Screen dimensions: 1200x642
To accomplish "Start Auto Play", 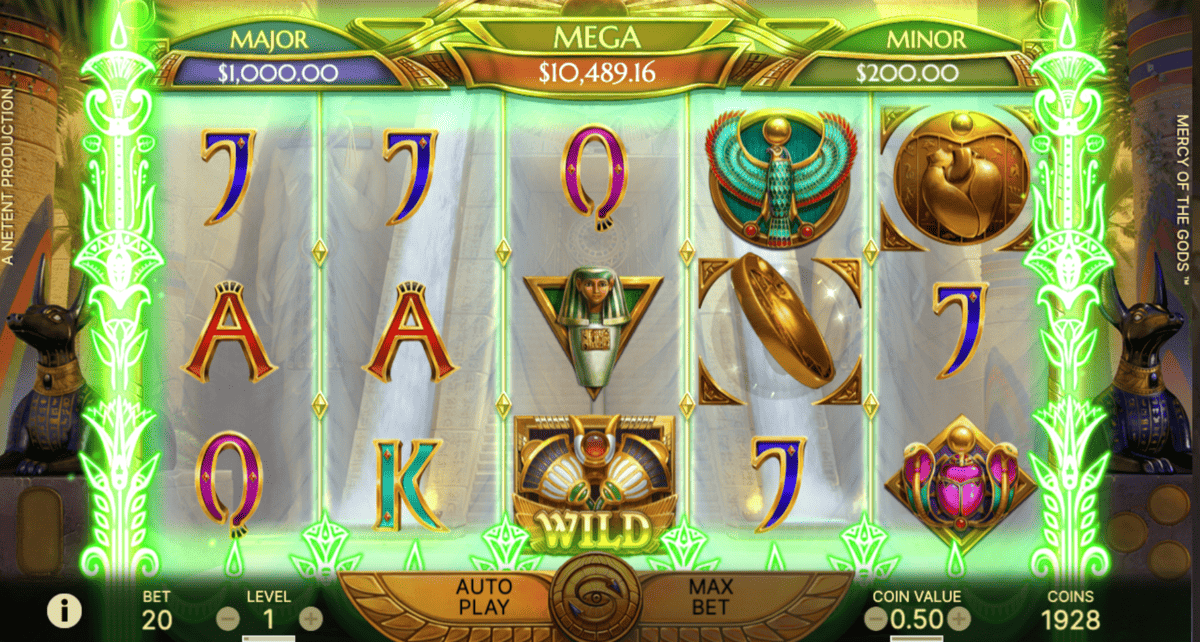I will tap(483, 596).
